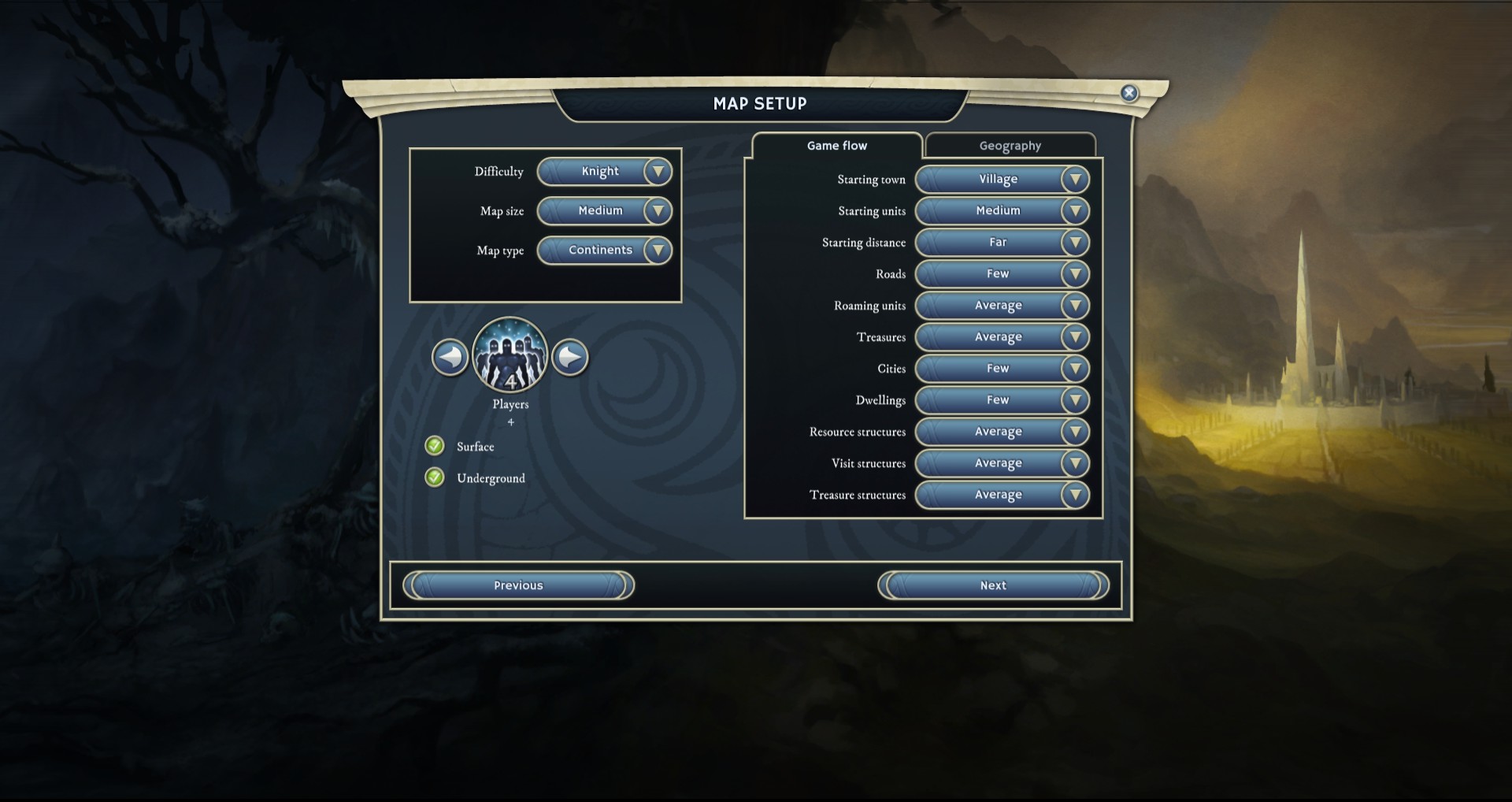Screen dimensions: 1512x802
Task: Switch to the Geography tab
Action: [x=1010, y=146]
